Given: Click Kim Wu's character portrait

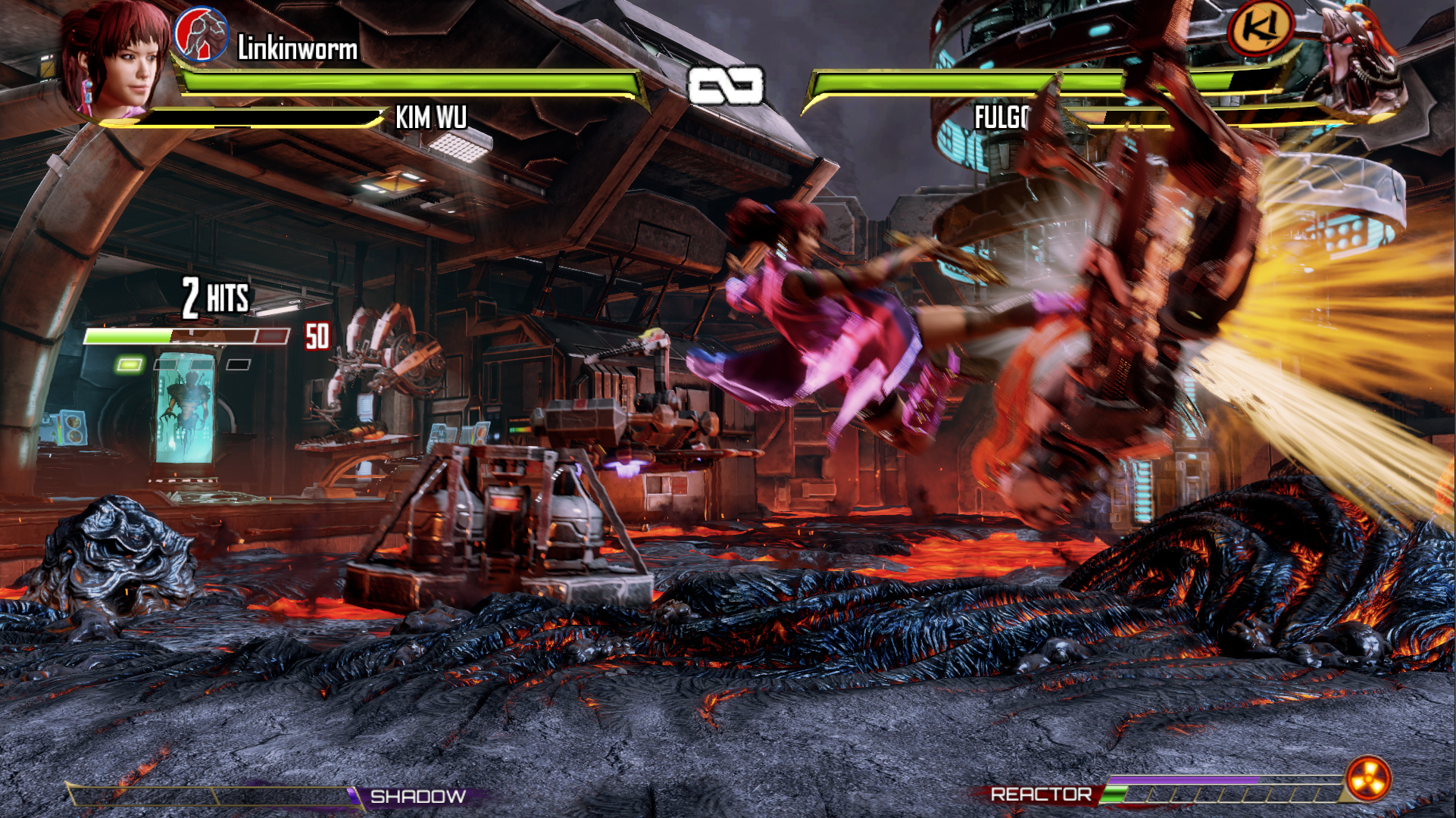Looking at the screenshot, I should (x=117, y=61).
